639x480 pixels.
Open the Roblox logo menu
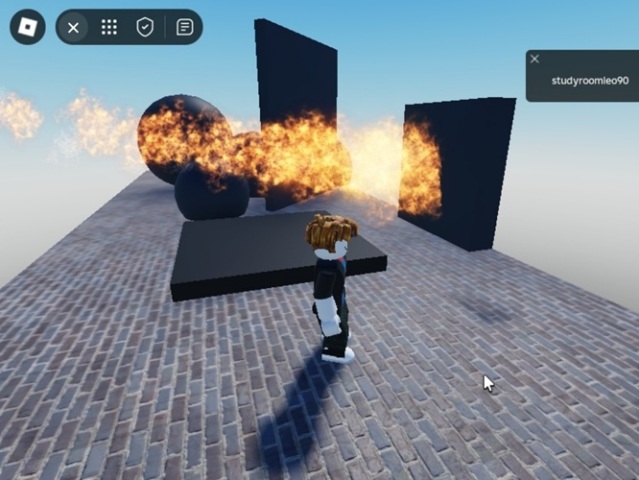[27, 27]
